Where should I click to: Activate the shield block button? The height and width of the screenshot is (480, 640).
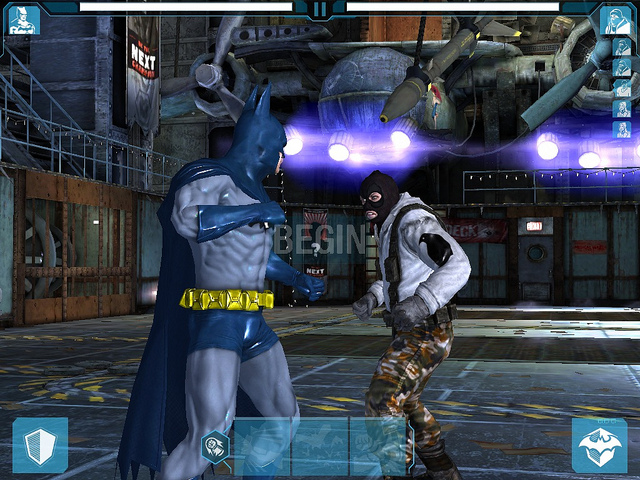click(40, 445)
